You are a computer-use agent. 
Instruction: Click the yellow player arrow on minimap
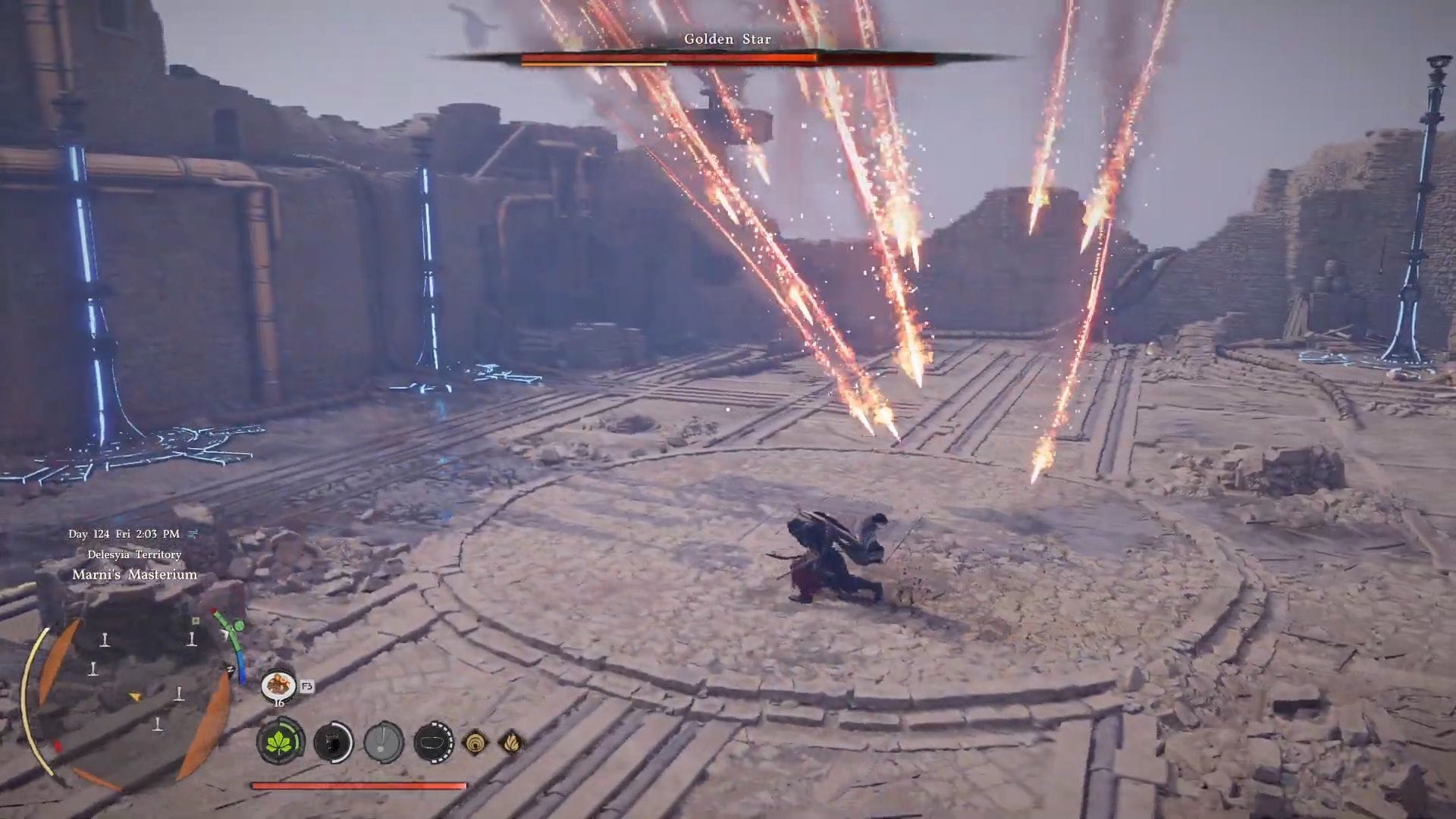coord(135,697)
